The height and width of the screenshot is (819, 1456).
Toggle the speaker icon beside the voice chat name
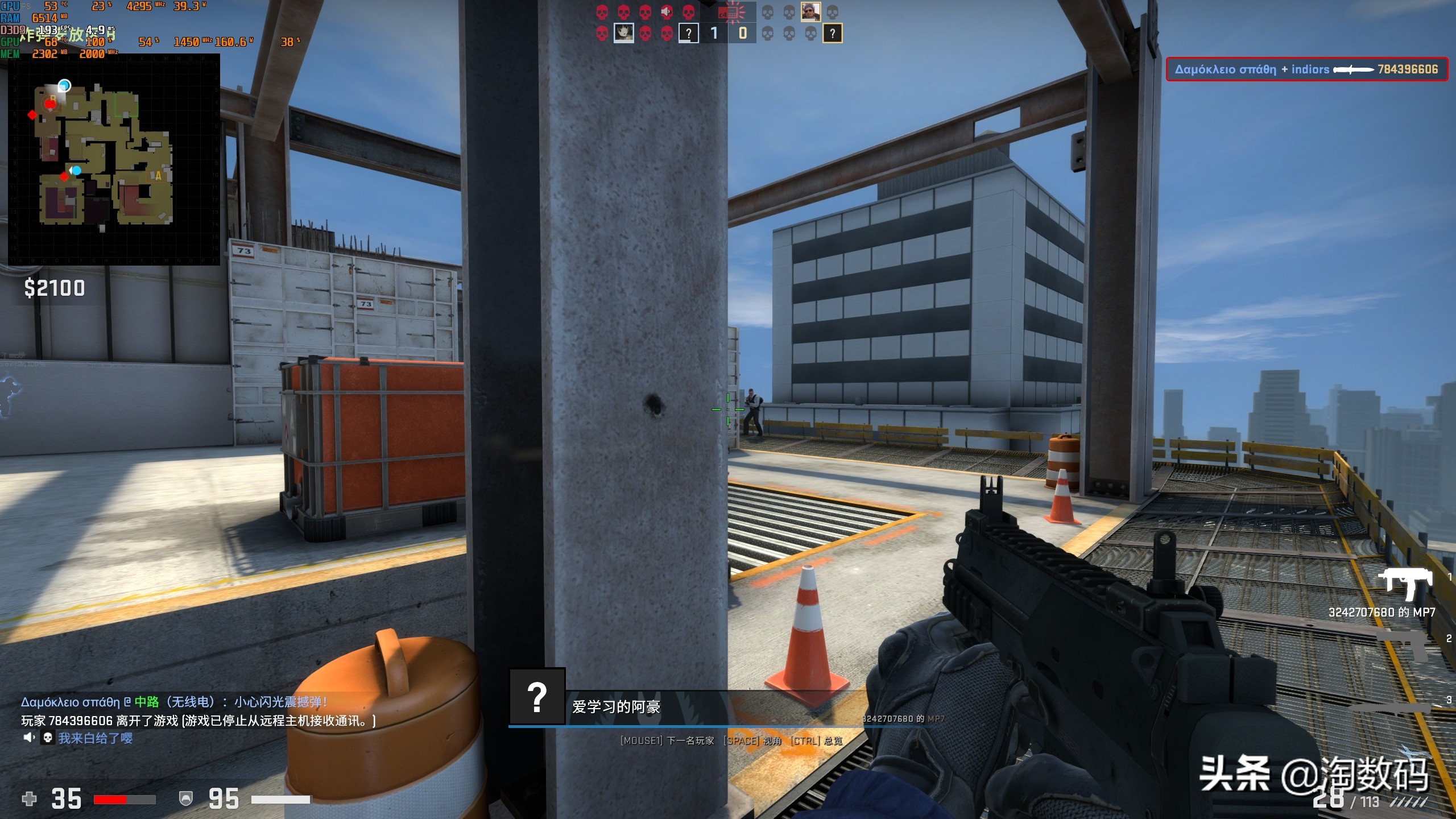28,738
